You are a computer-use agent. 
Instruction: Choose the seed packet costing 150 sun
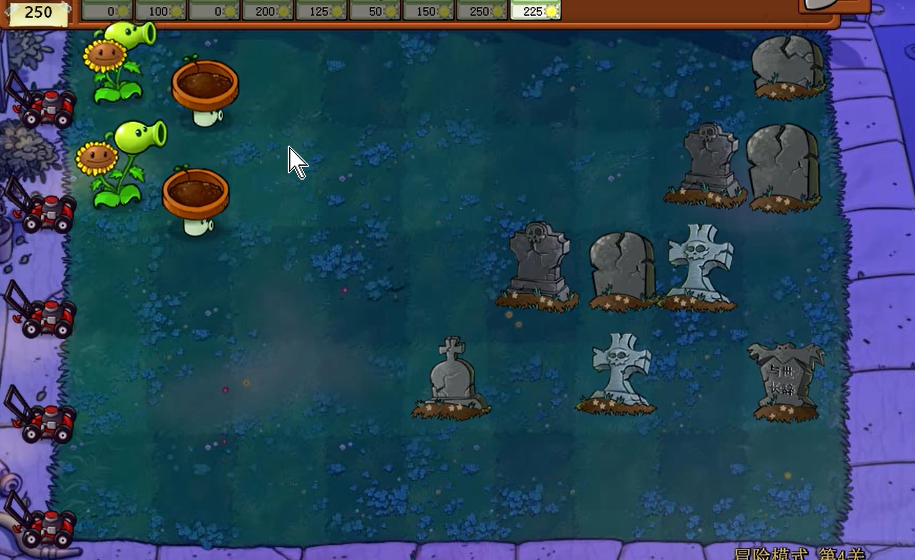[x=429, y=10]
